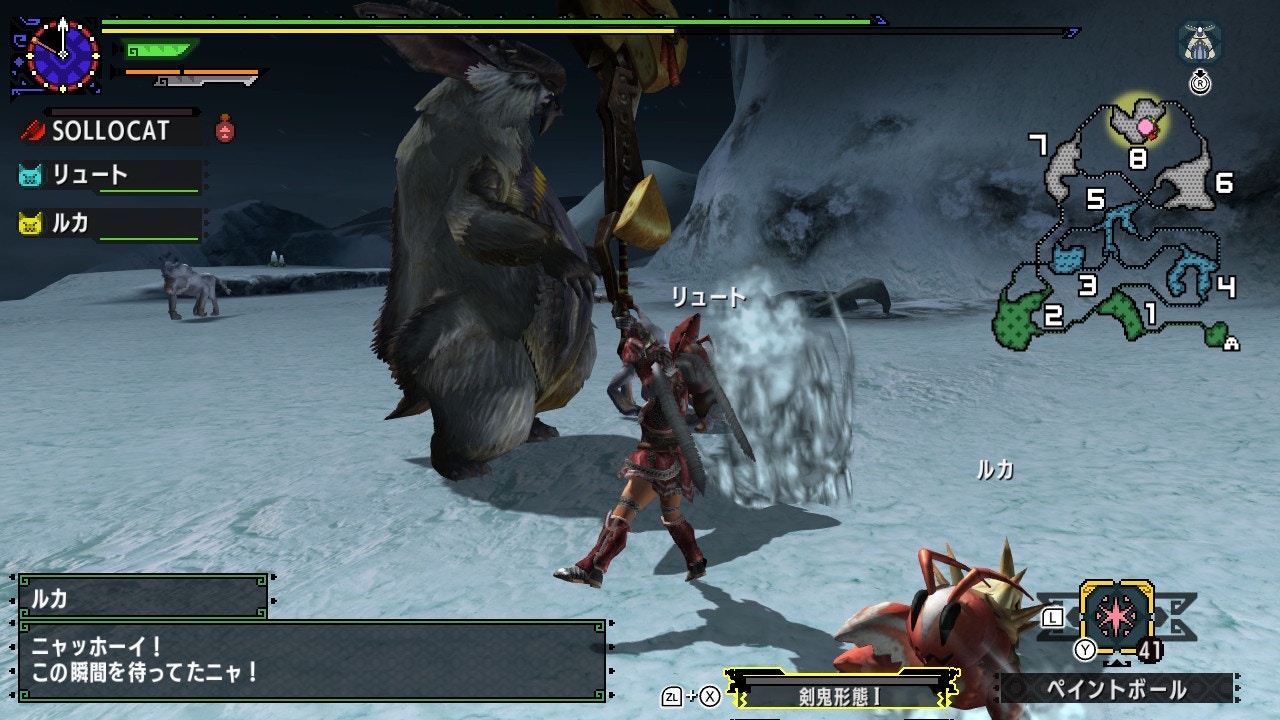This screenshot has height=720, width=1280.
Task: Click the ルカ dialogue message box
Action: [312, 659]
